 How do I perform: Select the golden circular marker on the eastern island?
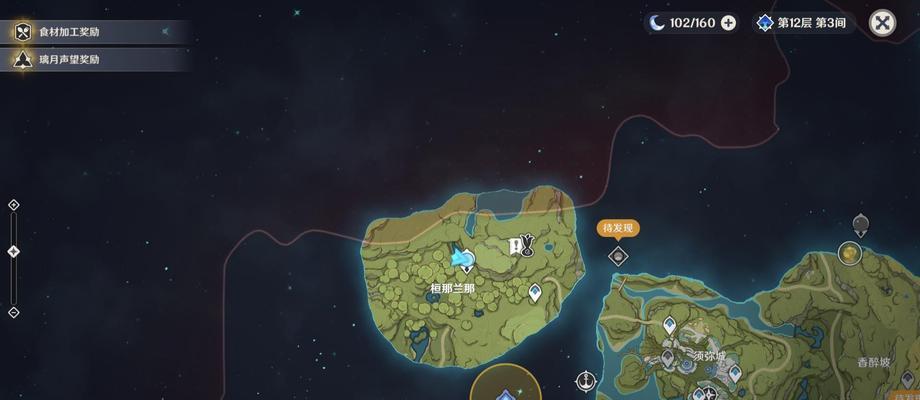(850, 253)
